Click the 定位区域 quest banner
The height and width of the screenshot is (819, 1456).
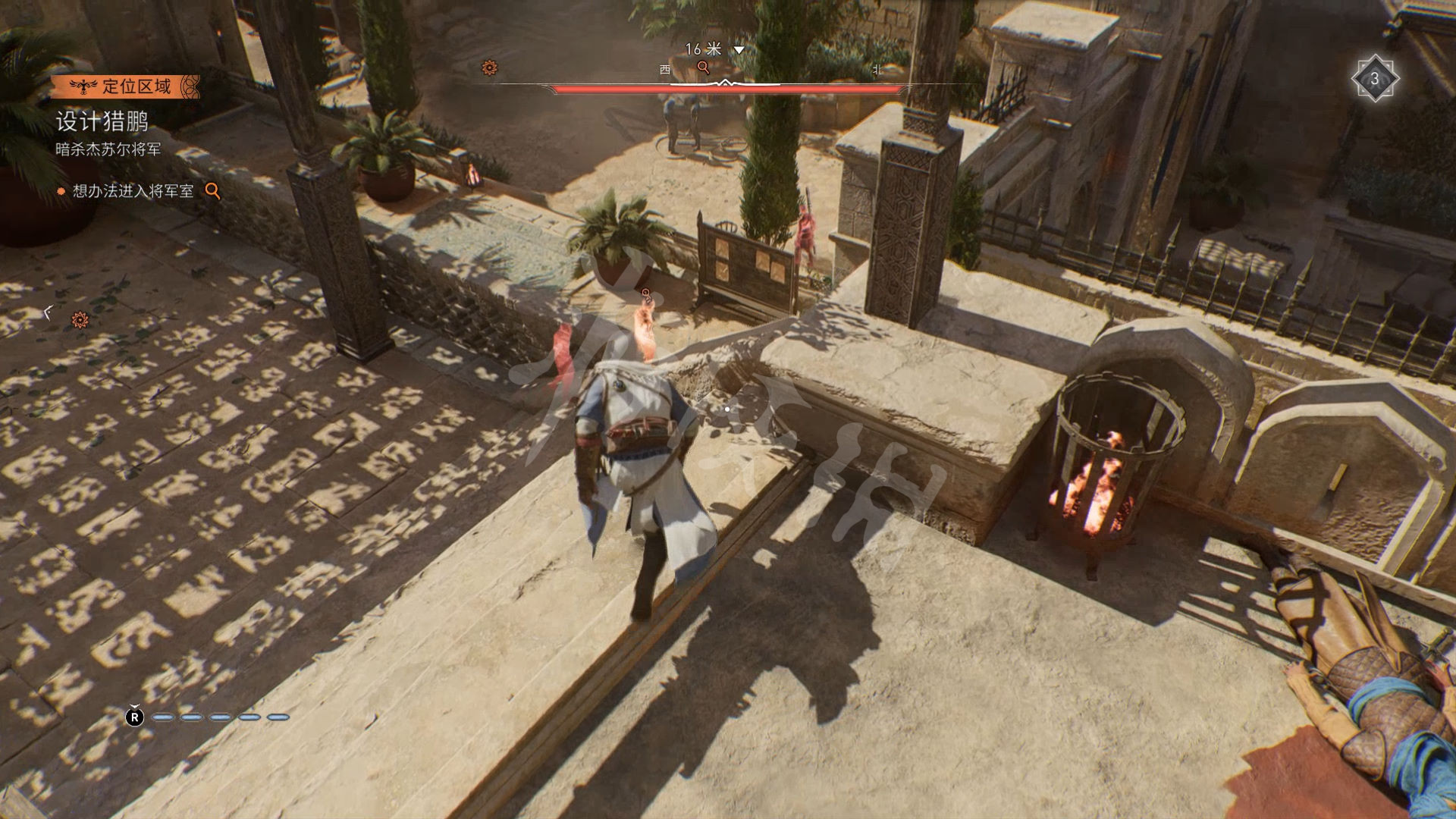(126, 86)
